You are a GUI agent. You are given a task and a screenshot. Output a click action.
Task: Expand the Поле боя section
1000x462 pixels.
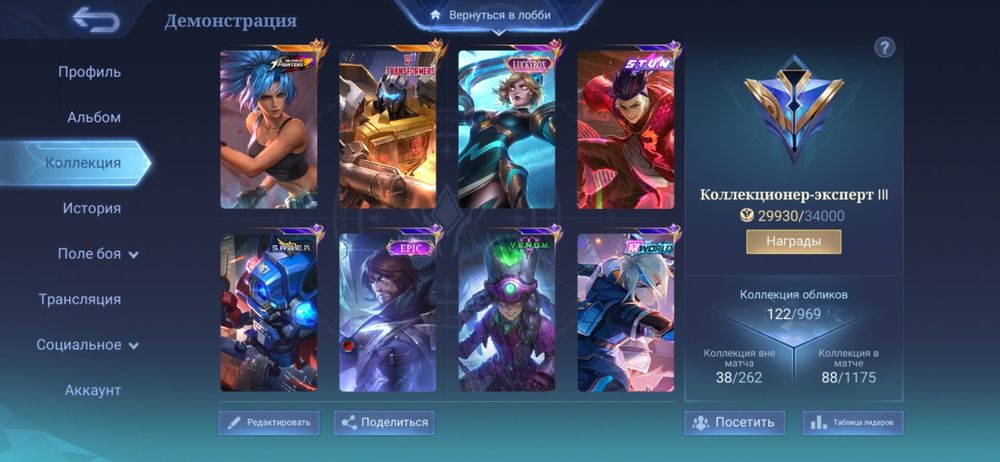coord(97,254)
